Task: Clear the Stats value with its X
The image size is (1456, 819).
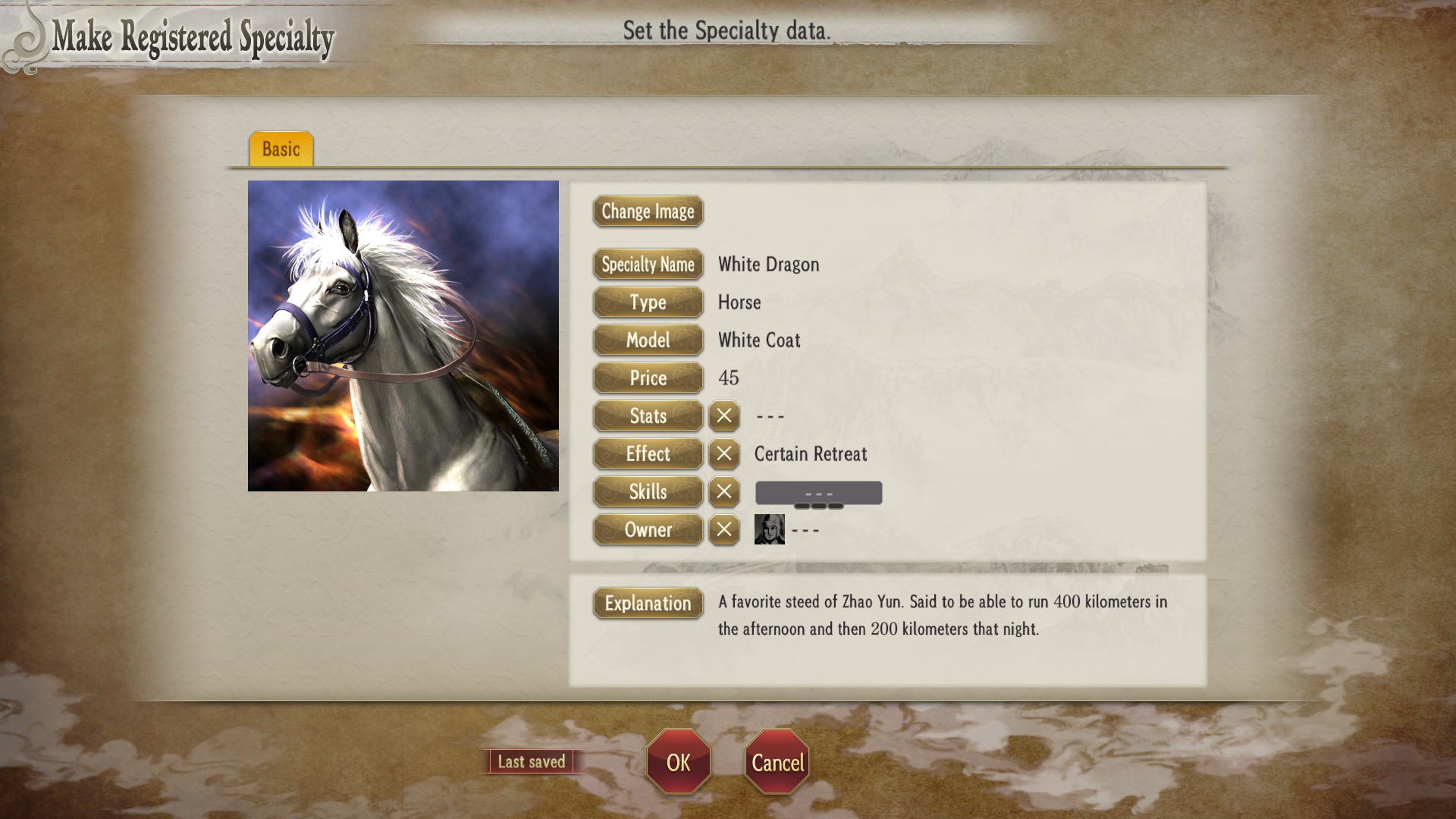Action: (x=724, y=416)
